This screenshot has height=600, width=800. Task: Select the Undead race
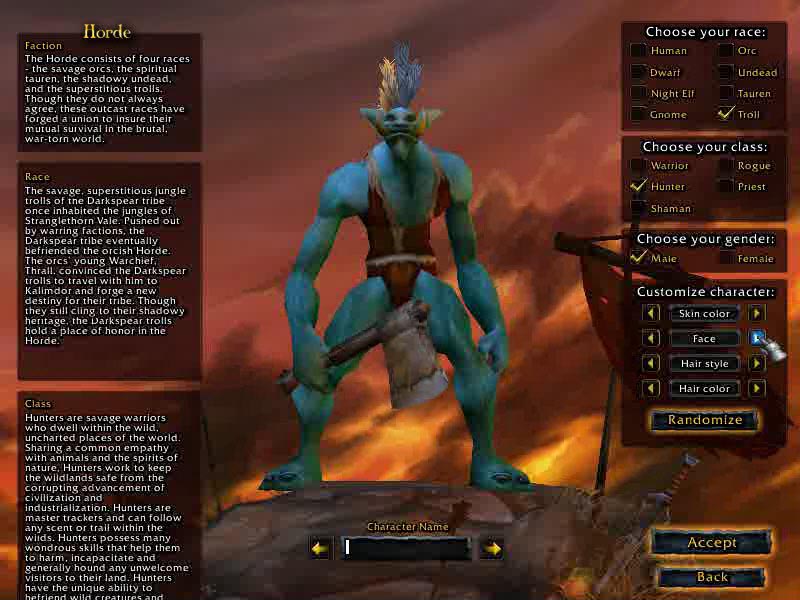click(726, 72)
